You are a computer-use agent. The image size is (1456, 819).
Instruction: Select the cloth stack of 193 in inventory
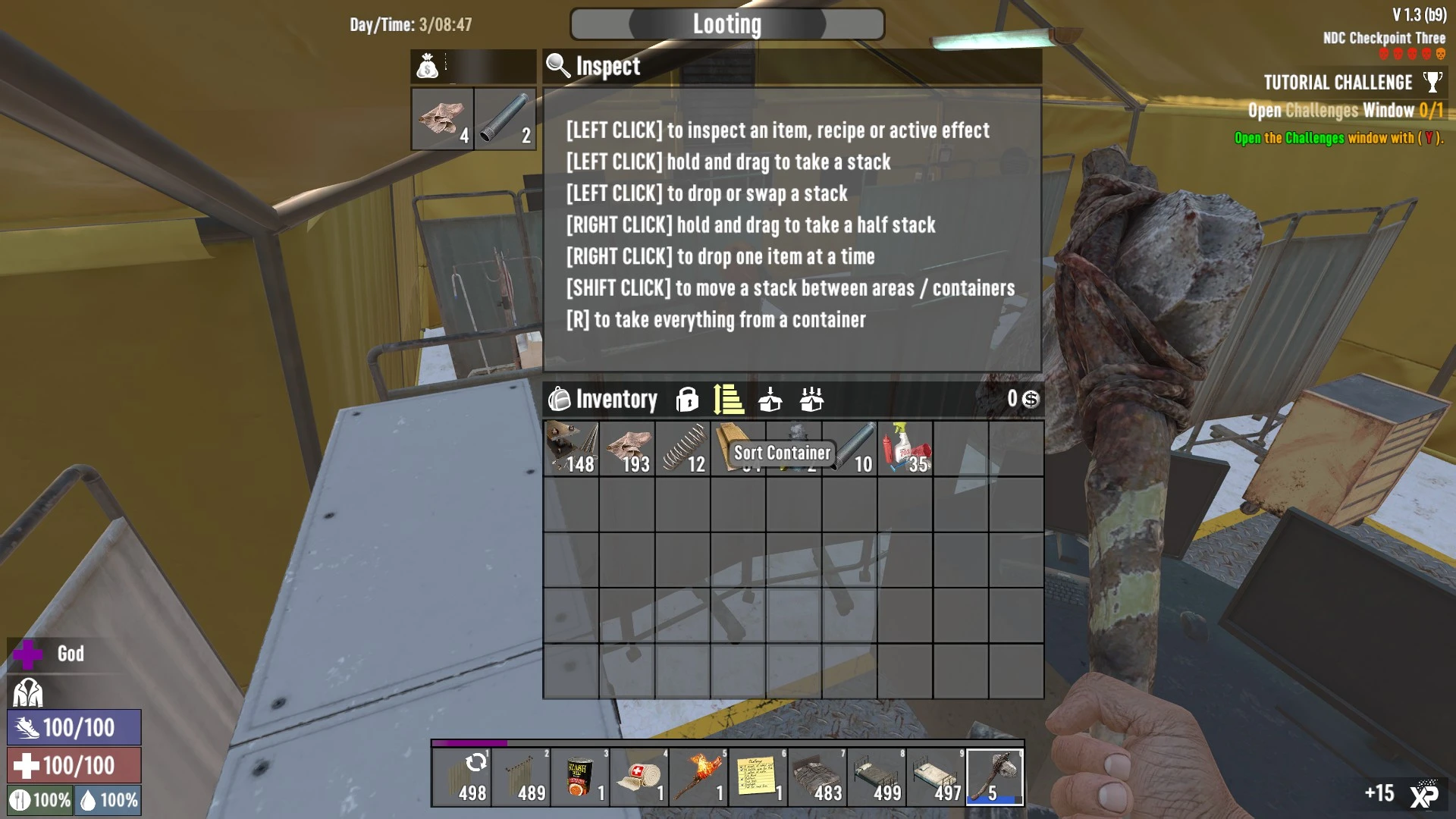coord(627,449)
